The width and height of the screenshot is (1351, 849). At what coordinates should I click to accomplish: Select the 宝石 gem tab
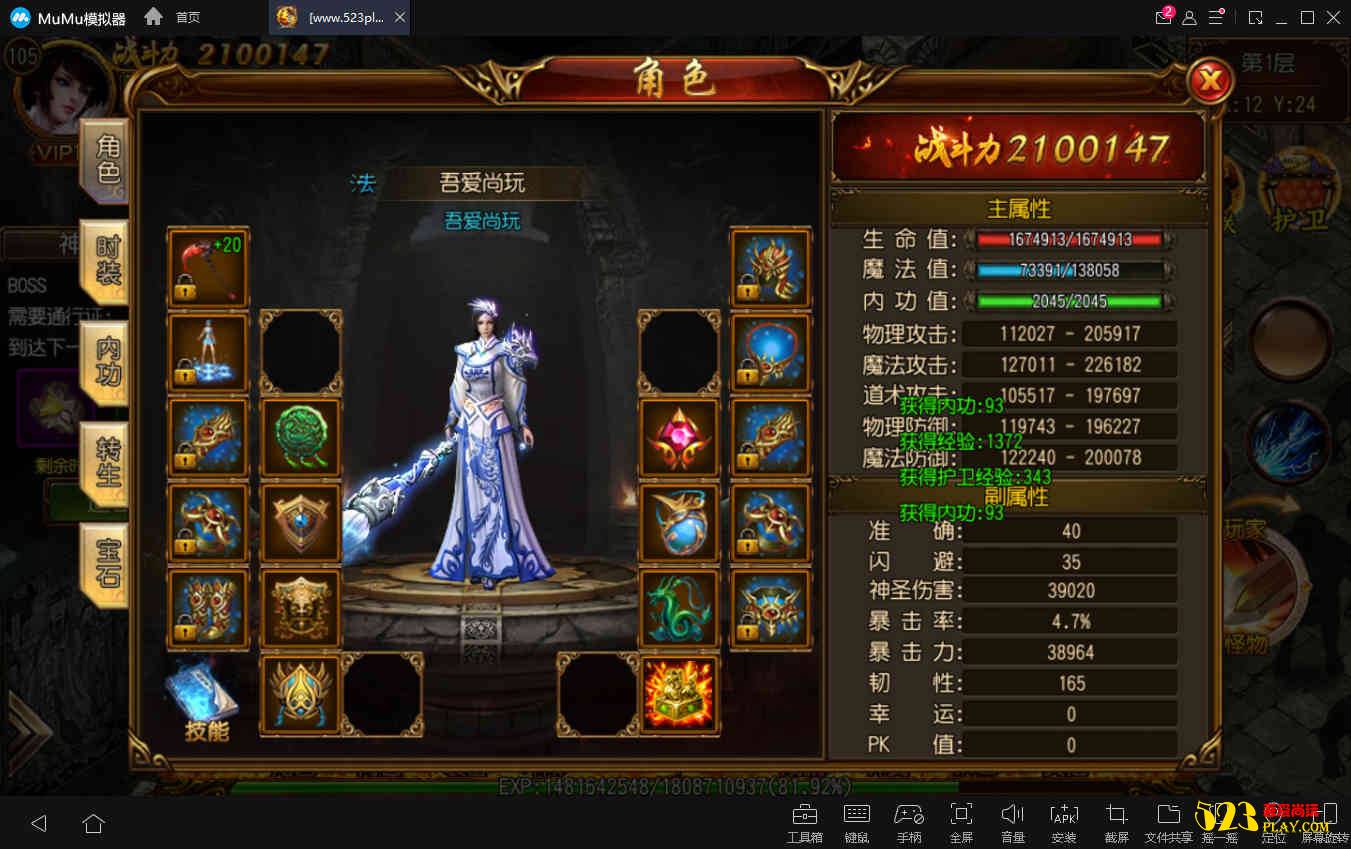click(x=107, y=563)
